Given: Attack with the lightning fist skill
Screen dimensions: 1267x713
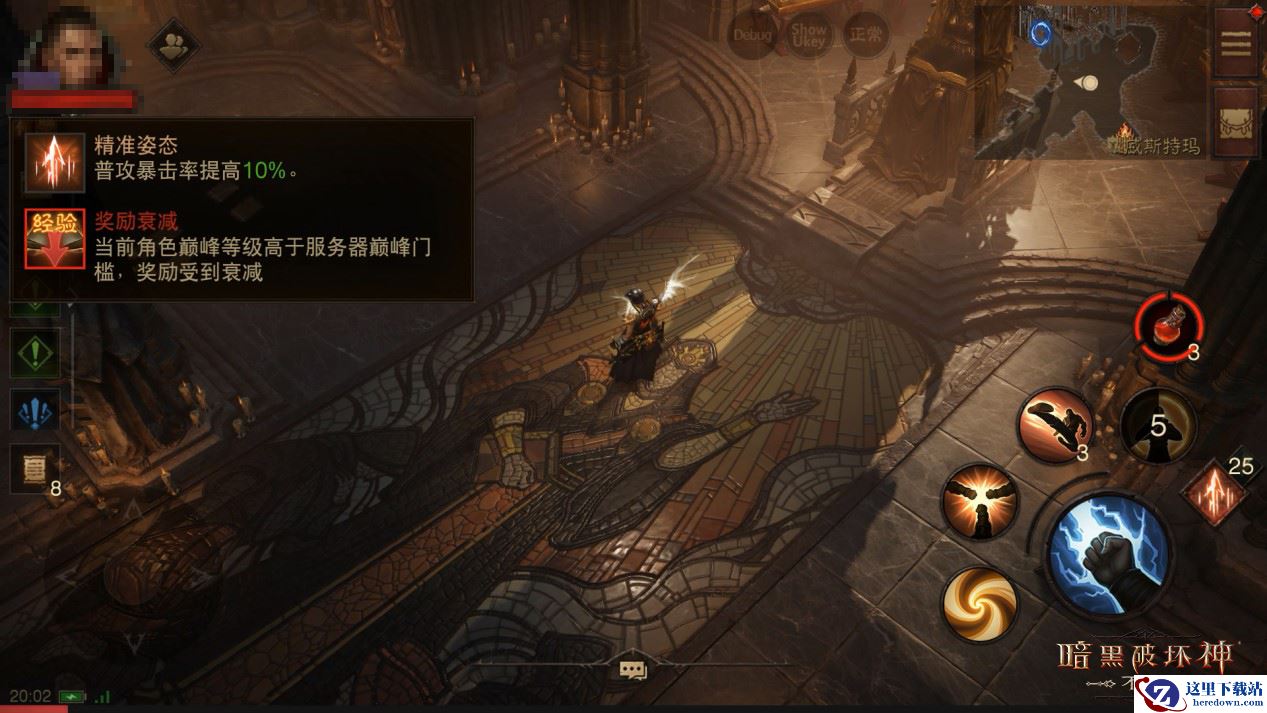Looking at the screenshot, I should tap(1109, 554).
